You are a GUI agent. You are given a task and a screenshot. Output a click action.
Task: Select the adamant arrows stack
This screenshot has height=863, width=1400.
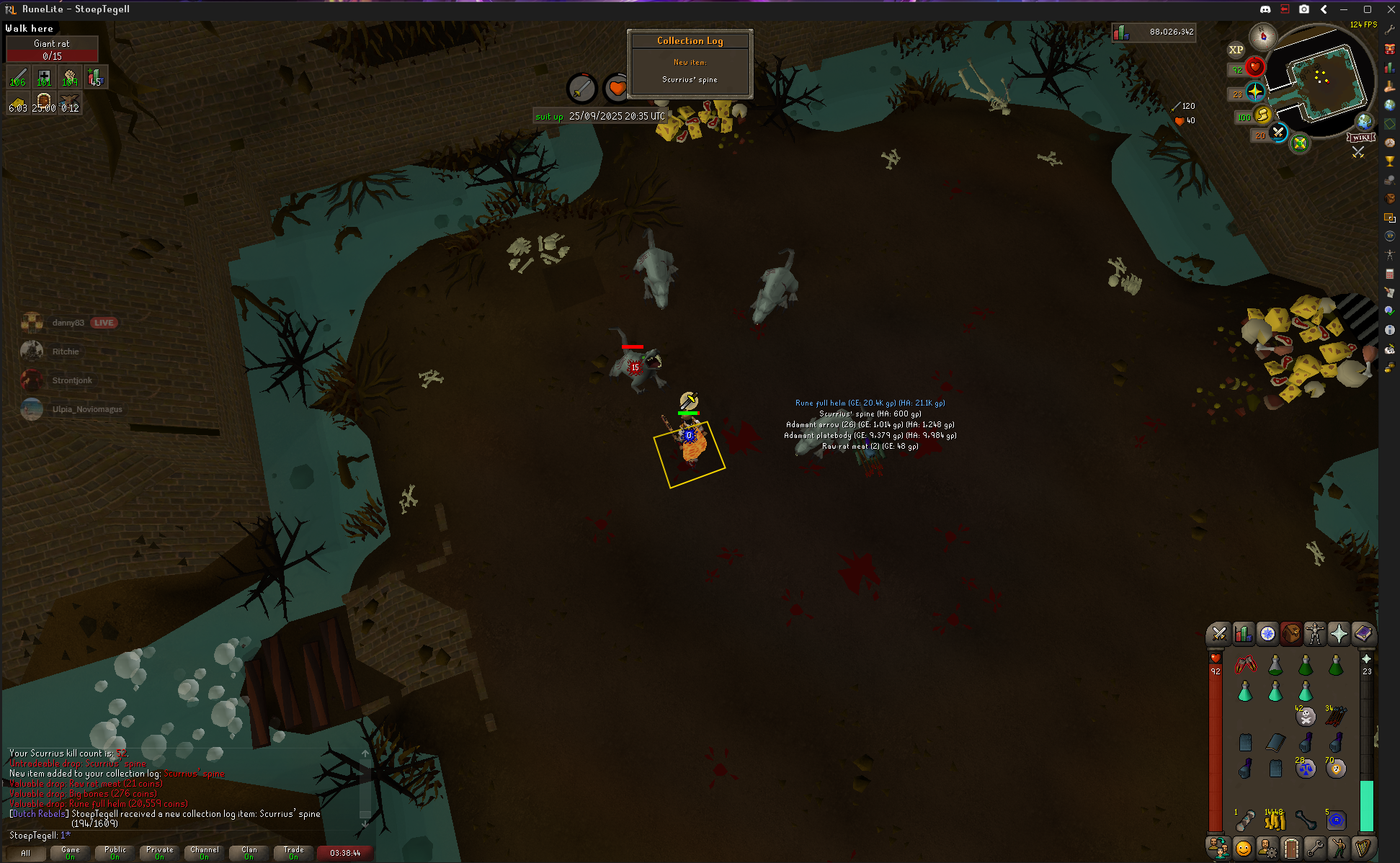pos(1336,716)
